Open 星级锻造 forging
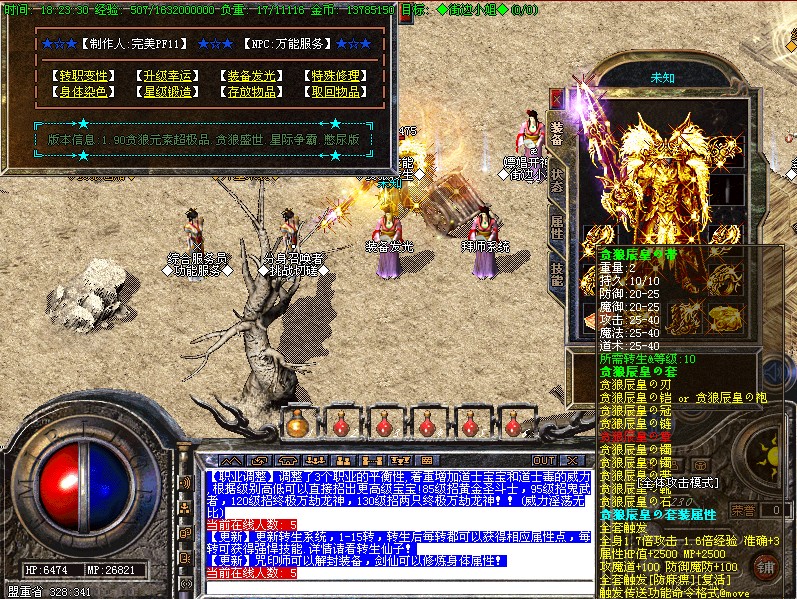This screenshot has width=797, height=599. coord(168,92)
